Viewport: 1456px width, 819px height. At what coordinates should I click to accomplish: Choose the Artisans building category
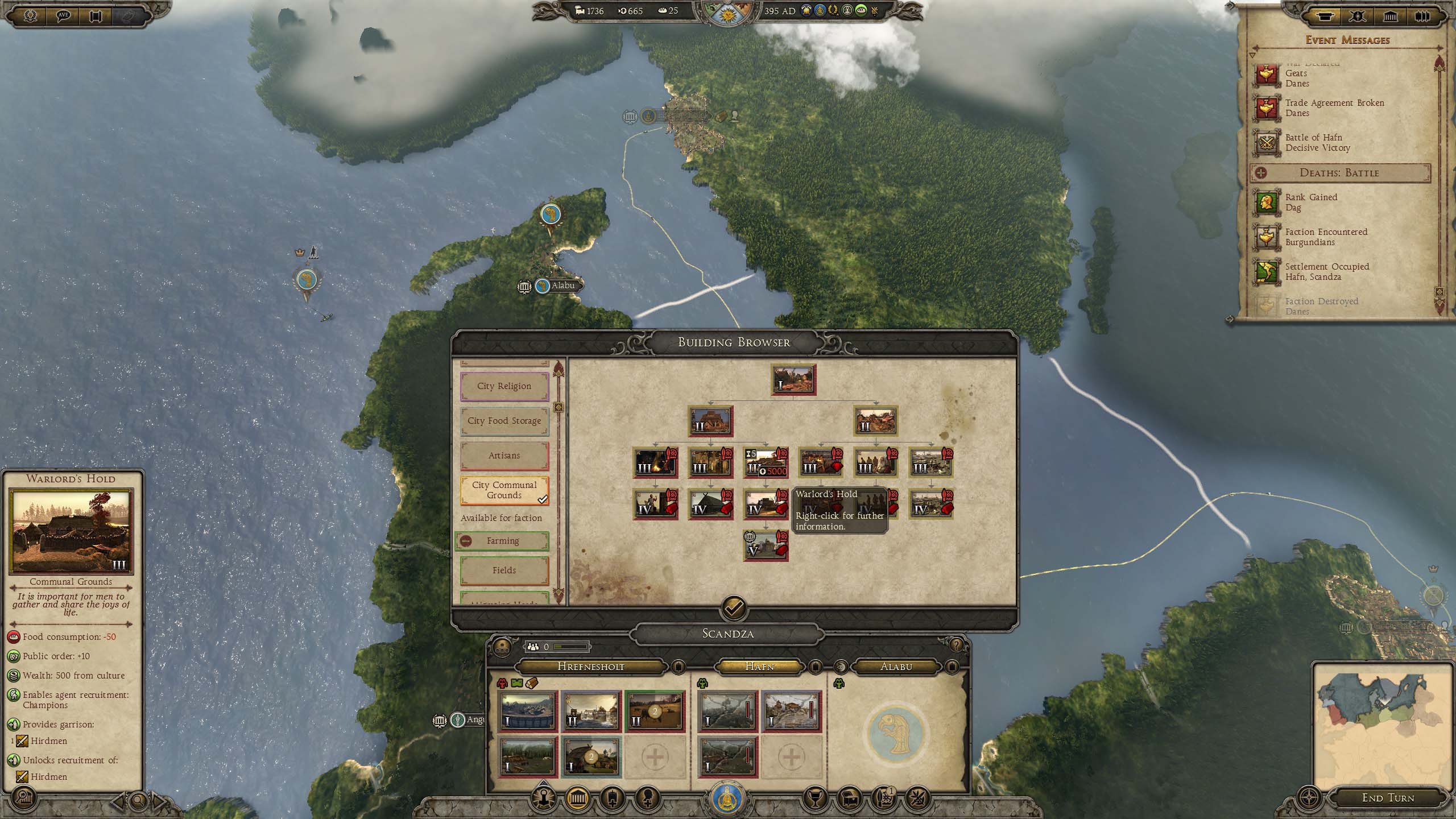pos(504,456)
